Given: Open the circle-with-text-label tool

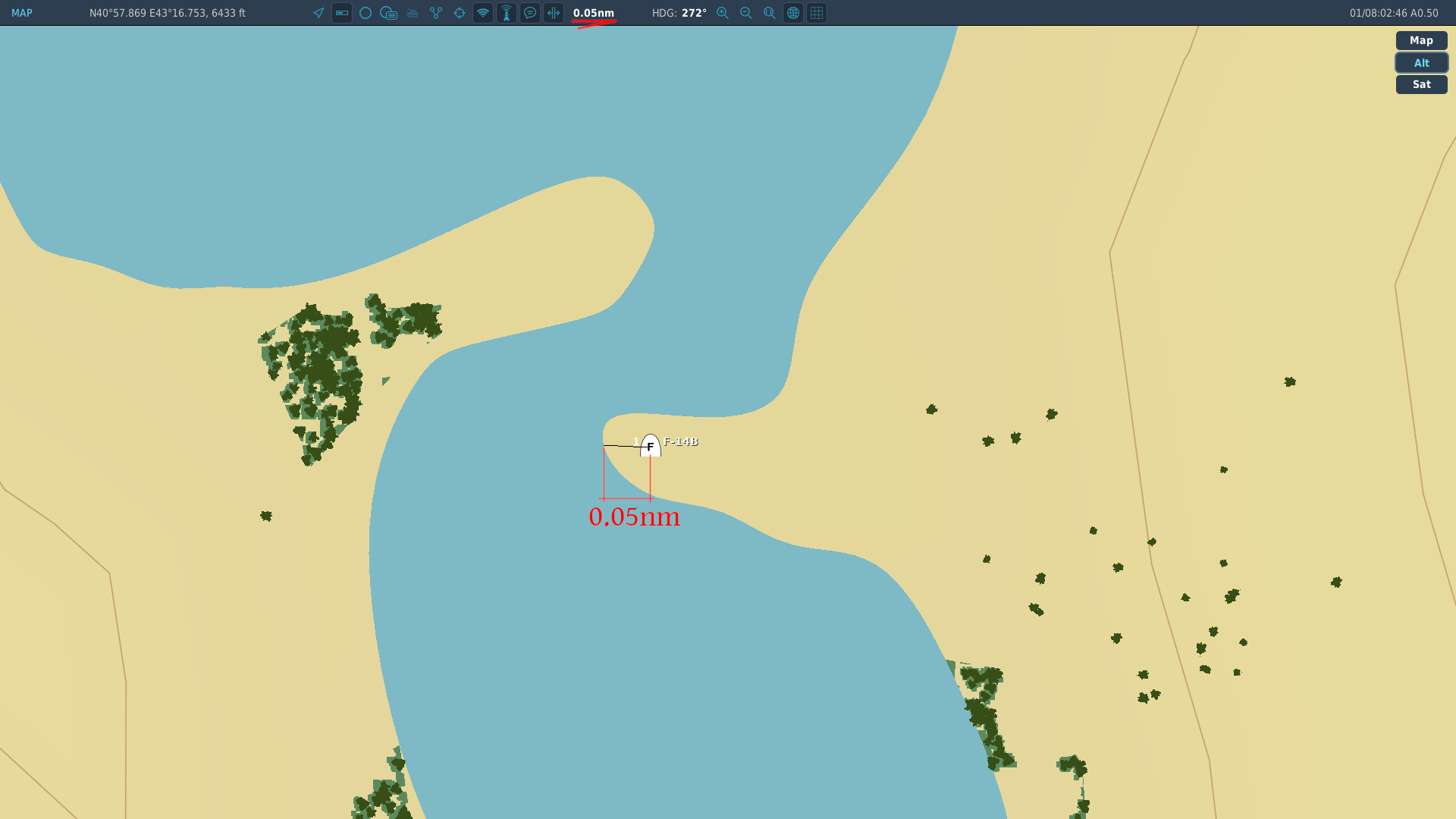Looking at the screenshot, I should coord(389,13).
